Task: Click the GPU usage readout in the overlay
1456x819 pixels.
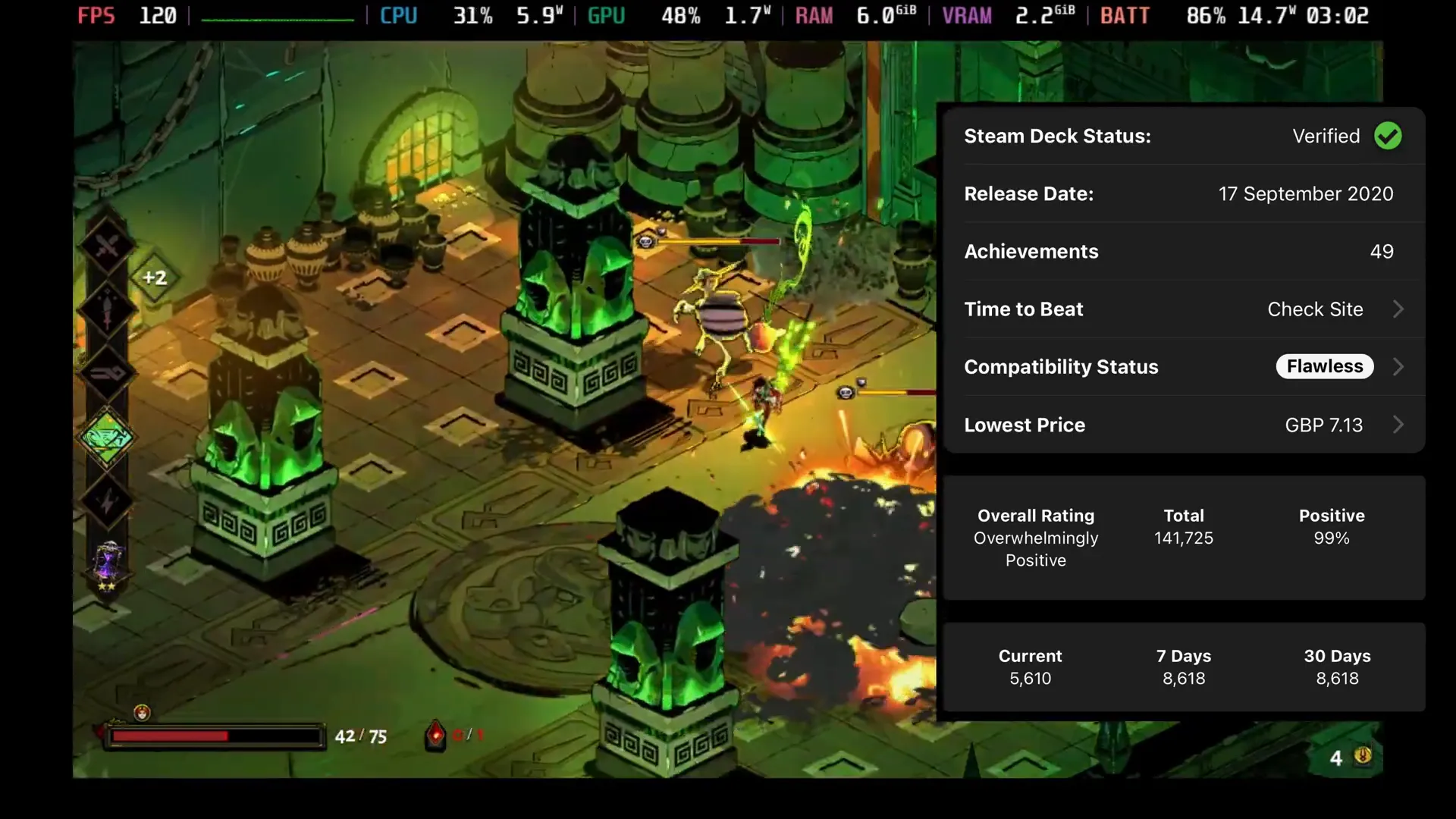Action: pyautogui.click(x=680, y=15)
